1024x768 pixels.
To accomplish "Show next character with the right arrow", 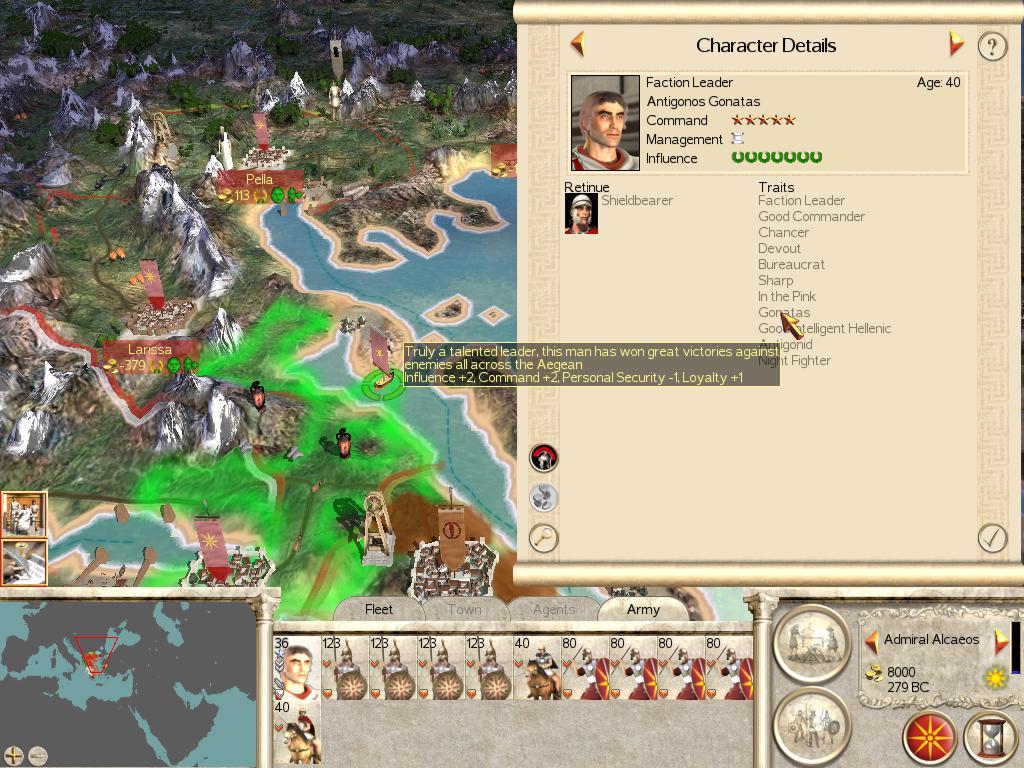I will (956, 44).
